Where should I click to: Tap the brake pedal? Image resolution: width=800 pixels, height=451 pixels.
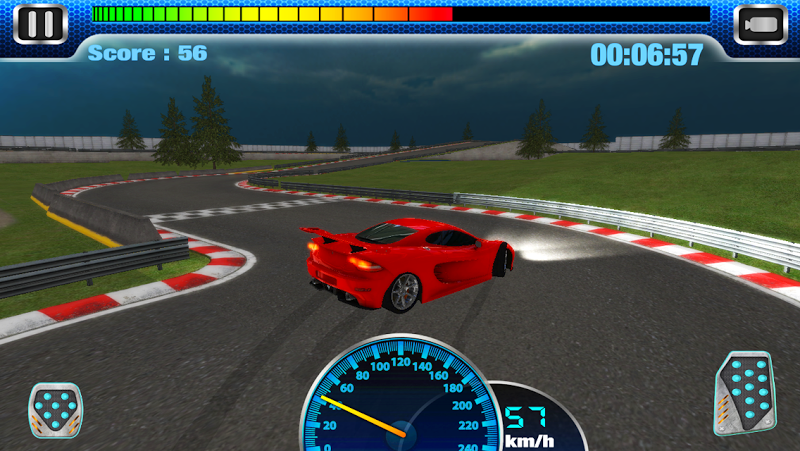[53, 410]
